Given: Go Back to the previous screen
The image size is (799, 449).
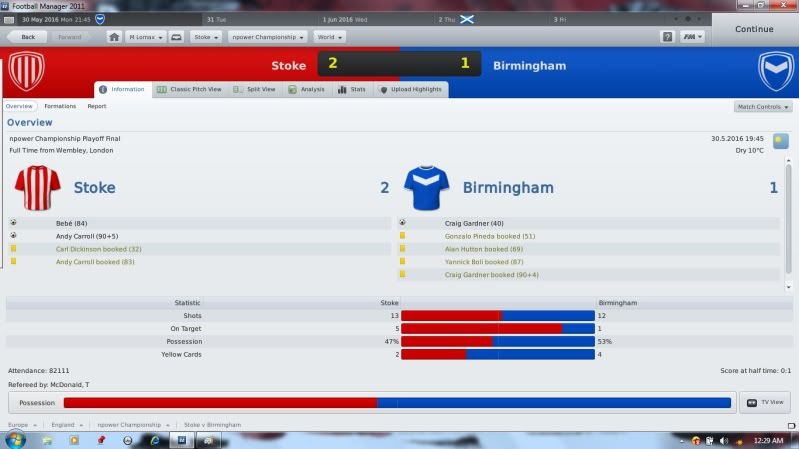Looking at the screenshot, I should pos(26,37).
